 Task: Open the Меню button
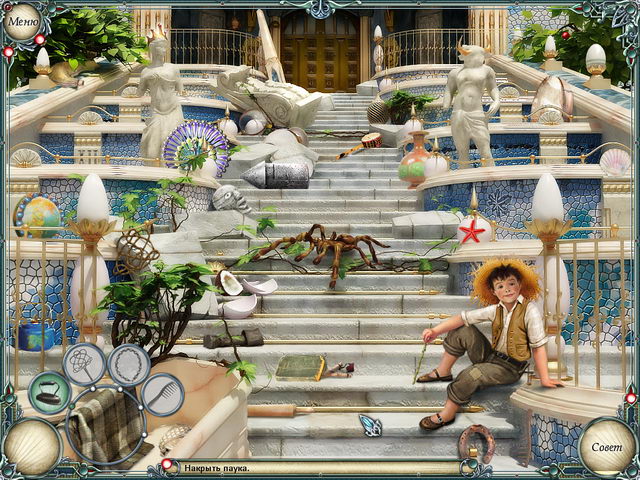pyautogui.click(x=22, y=21)
